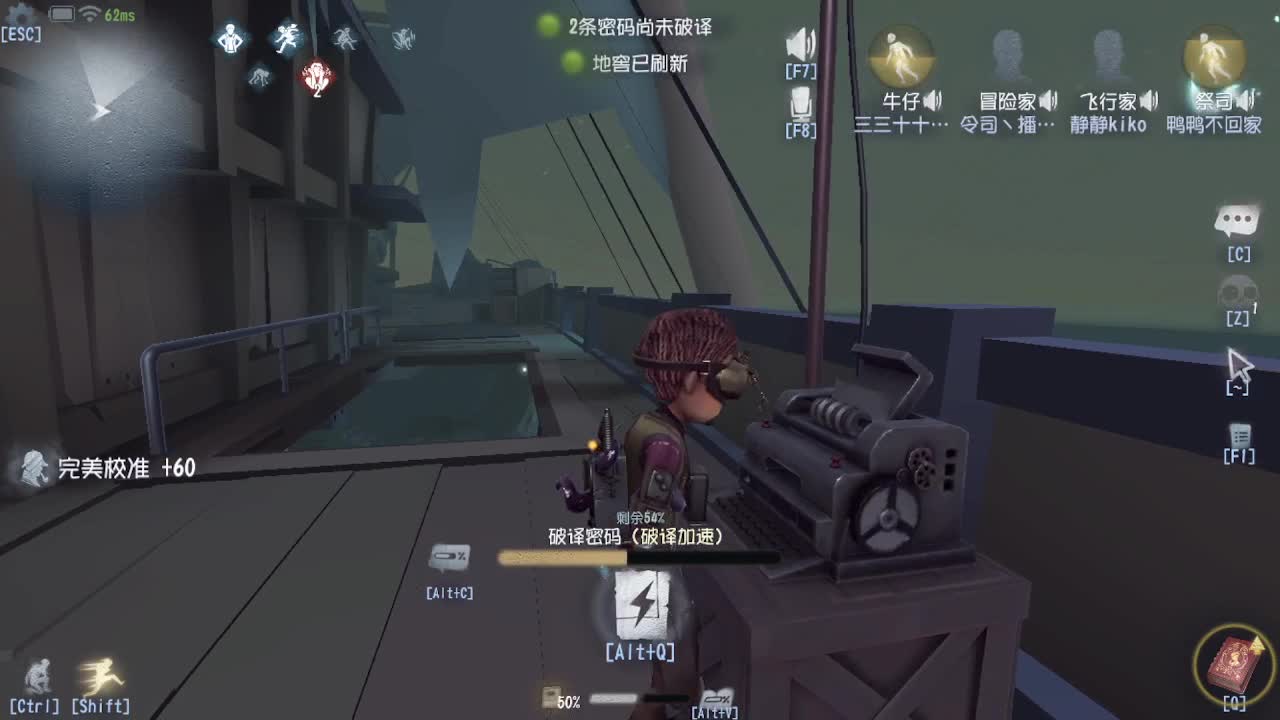Open the guidebook icon [O]

point(1236,662)
